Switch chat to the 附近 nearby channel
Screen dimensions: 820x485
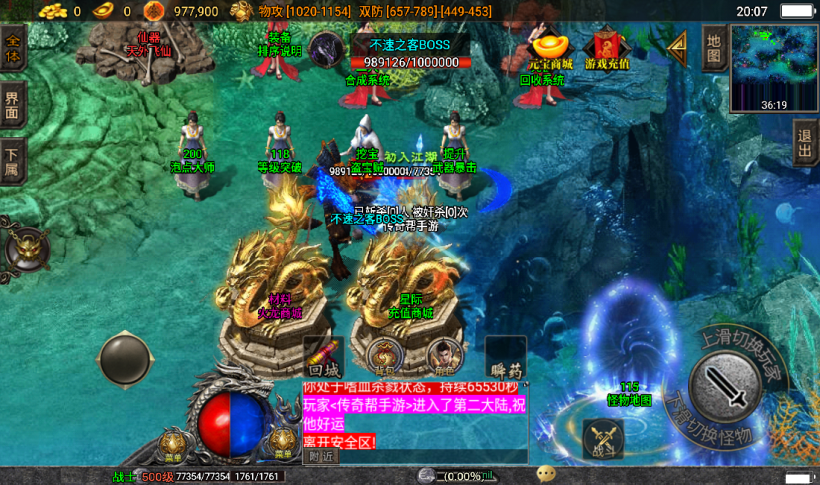(321, 456)
